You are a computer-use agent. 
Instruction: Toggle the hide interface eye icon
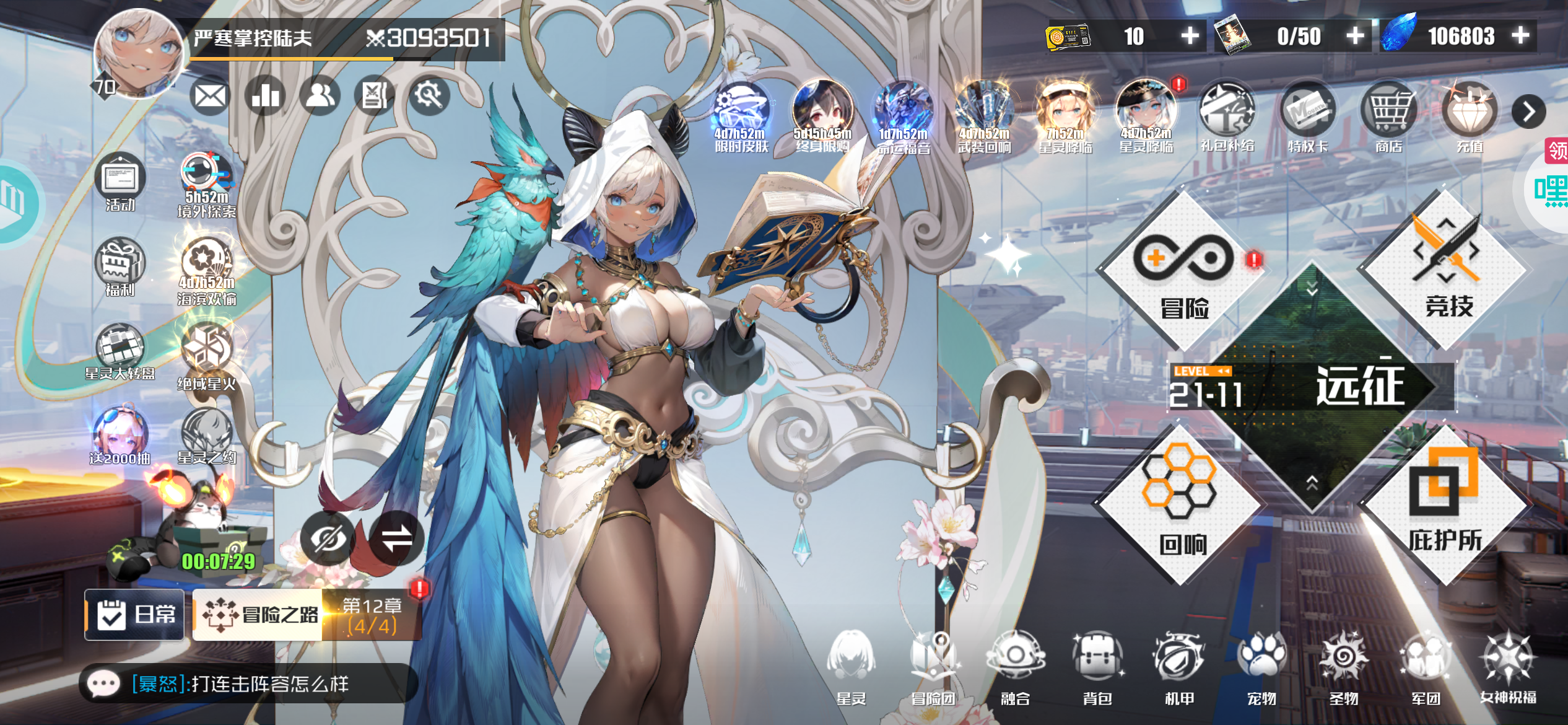click(x=327, y=538)
